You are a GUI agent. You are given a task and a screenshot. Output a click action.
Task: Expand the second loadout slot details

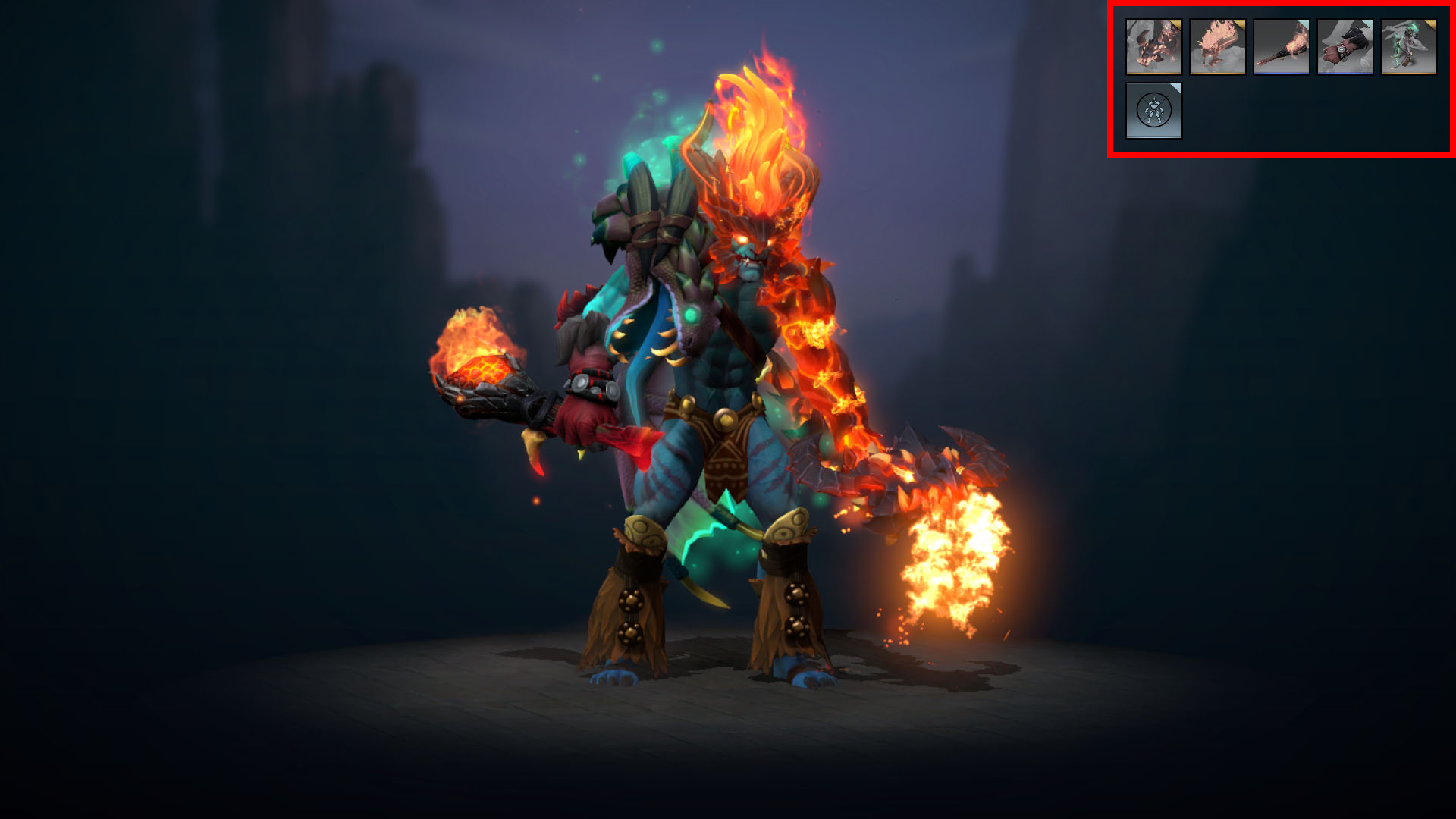[x=1218, y=47]
